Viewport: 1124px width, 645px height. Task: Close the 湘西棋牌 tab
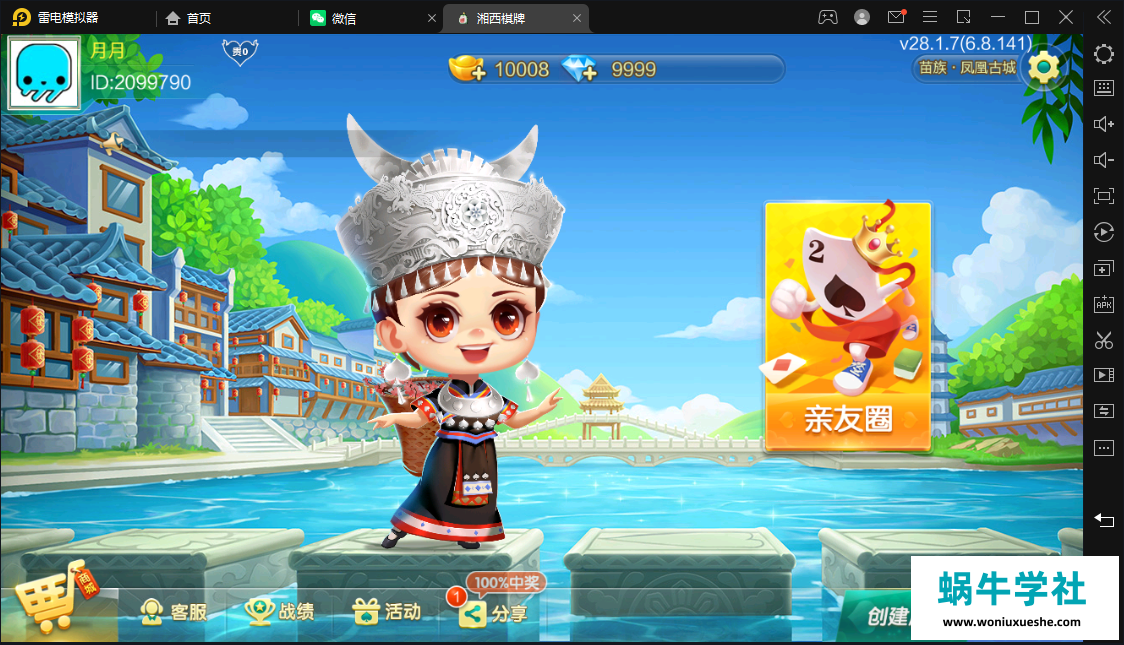tap(577, 18)
